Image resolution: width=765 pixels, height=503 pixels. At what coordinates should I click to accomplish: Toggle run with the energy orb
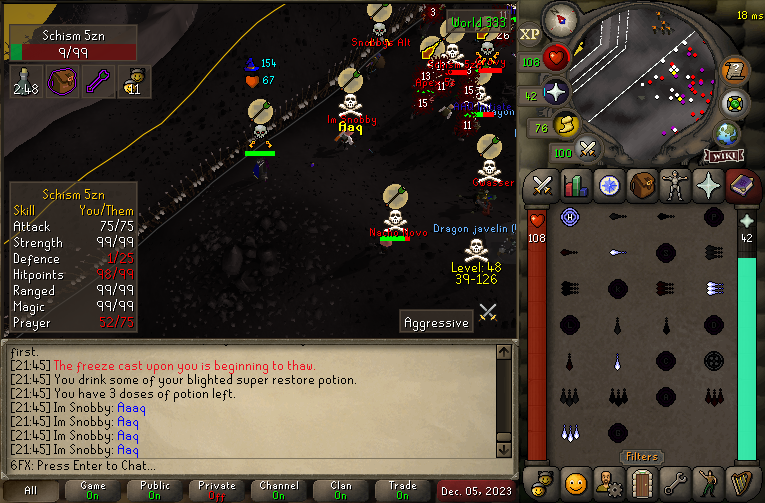pyautogui.click(x=566, y=125)
